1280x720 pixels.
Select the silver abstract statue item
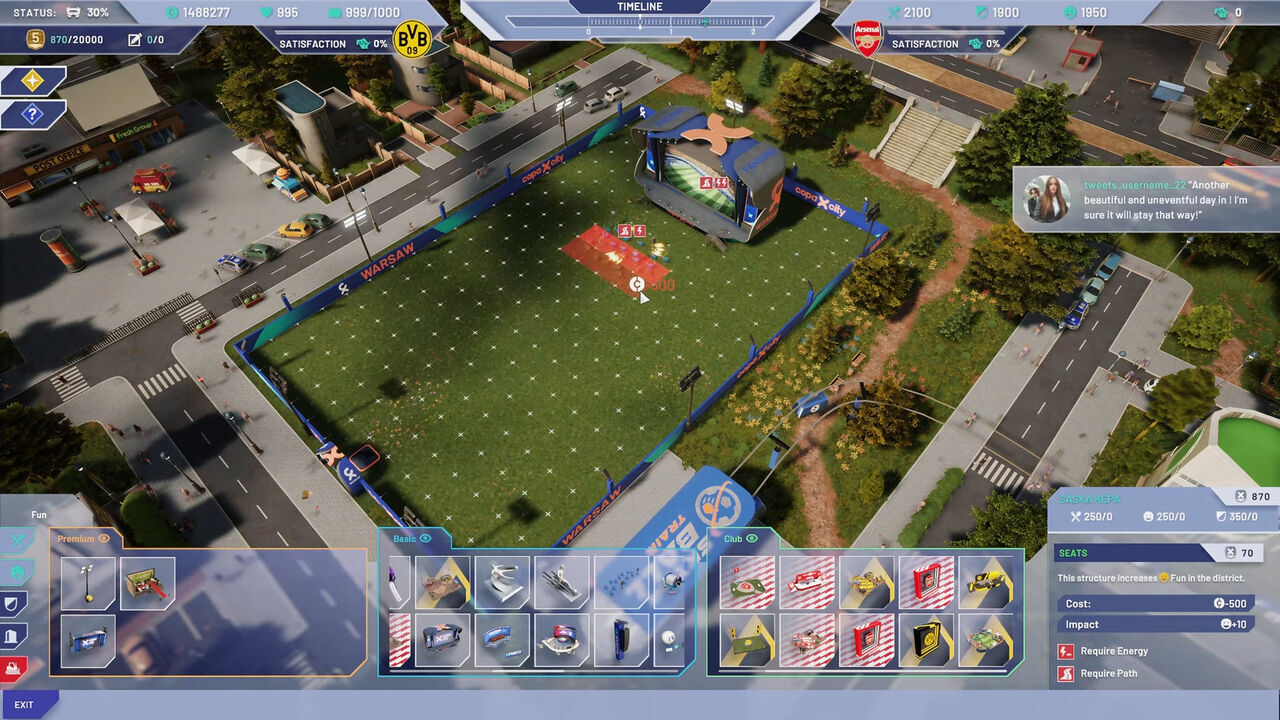tap(502, 583)
